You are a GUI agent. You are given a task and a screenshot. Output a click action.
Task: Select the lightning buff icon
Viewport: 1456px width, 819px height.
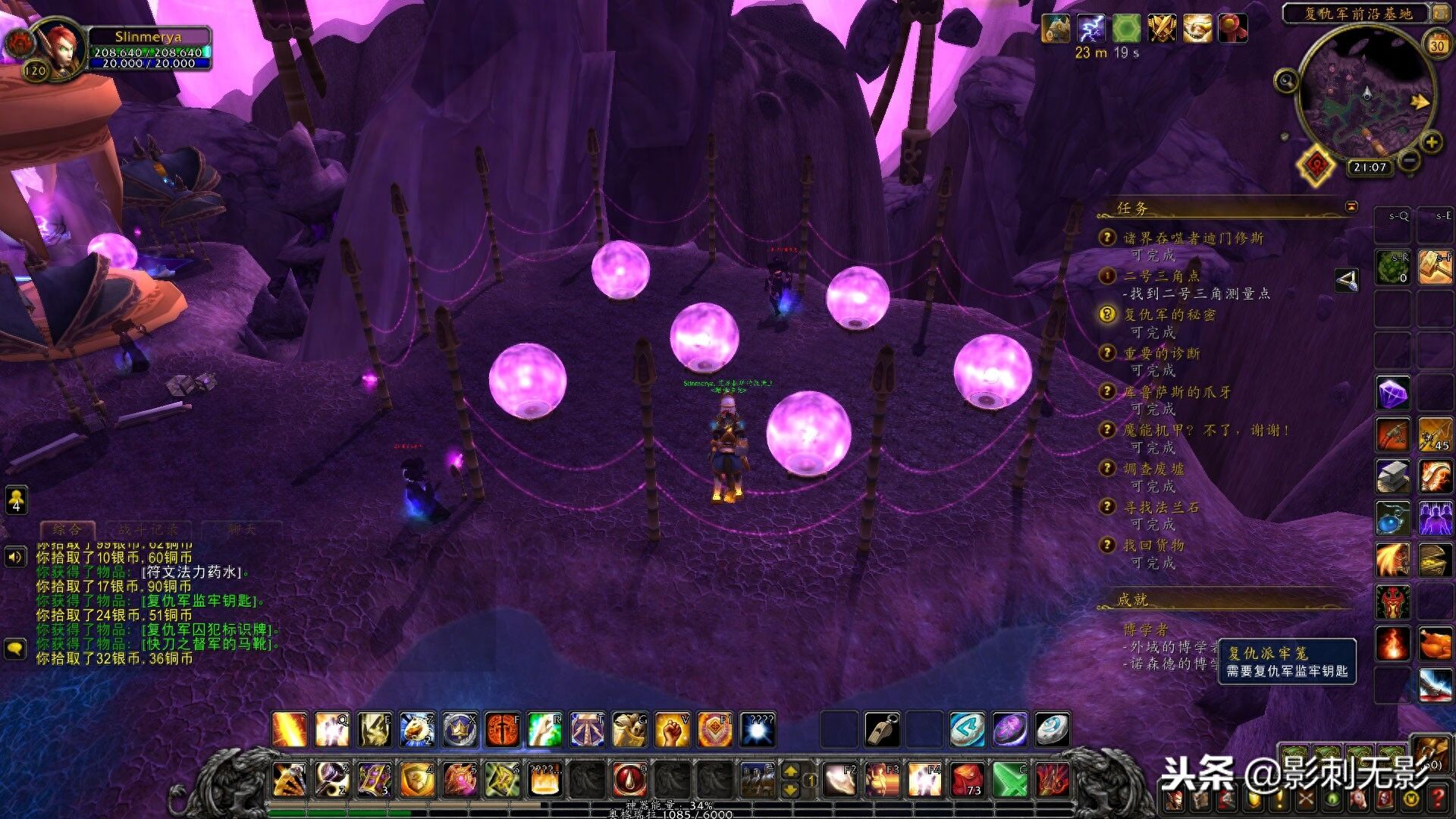tap(1090, 29)
